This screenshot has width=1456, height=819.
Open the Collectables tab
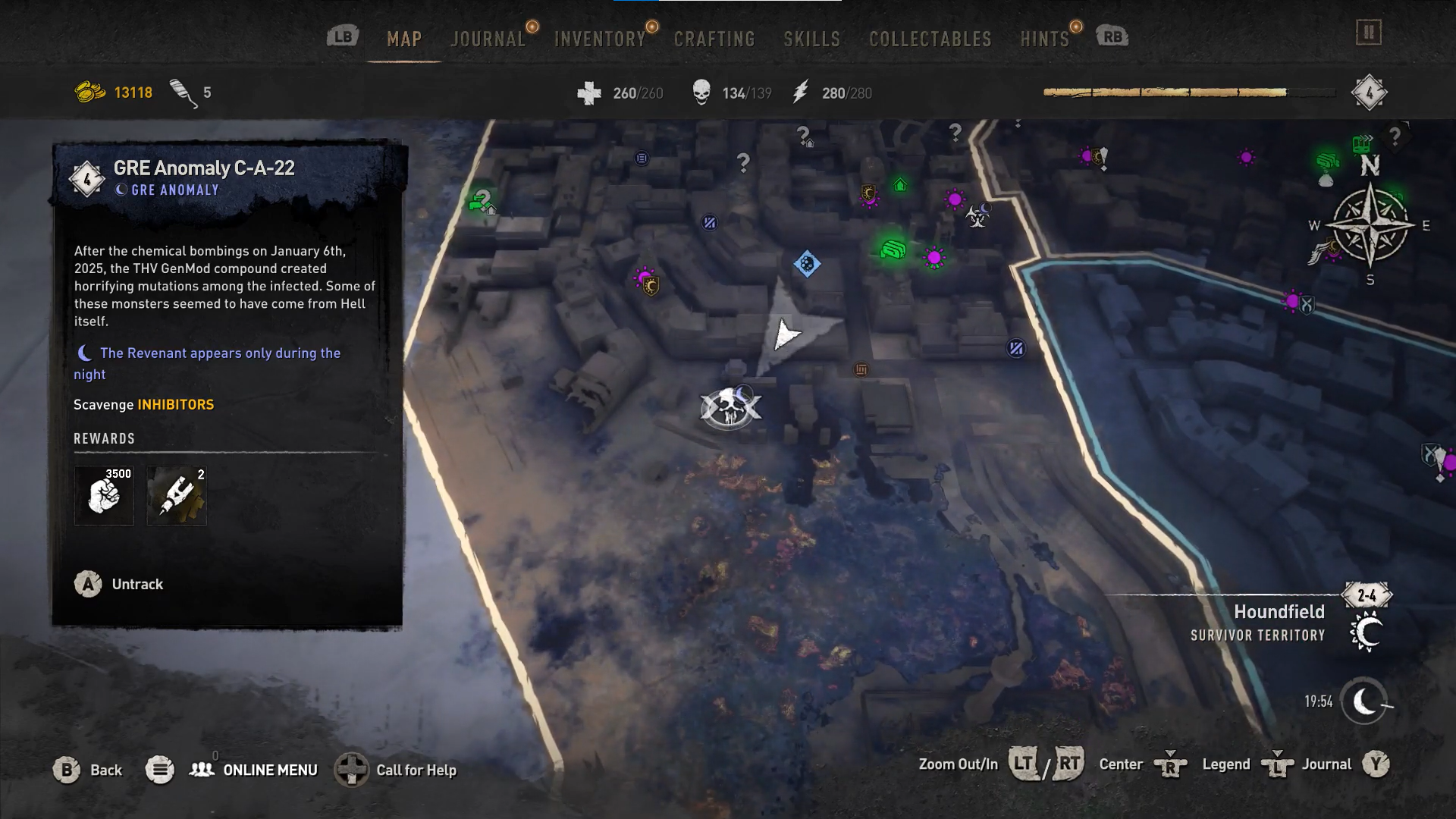(930, 39)
